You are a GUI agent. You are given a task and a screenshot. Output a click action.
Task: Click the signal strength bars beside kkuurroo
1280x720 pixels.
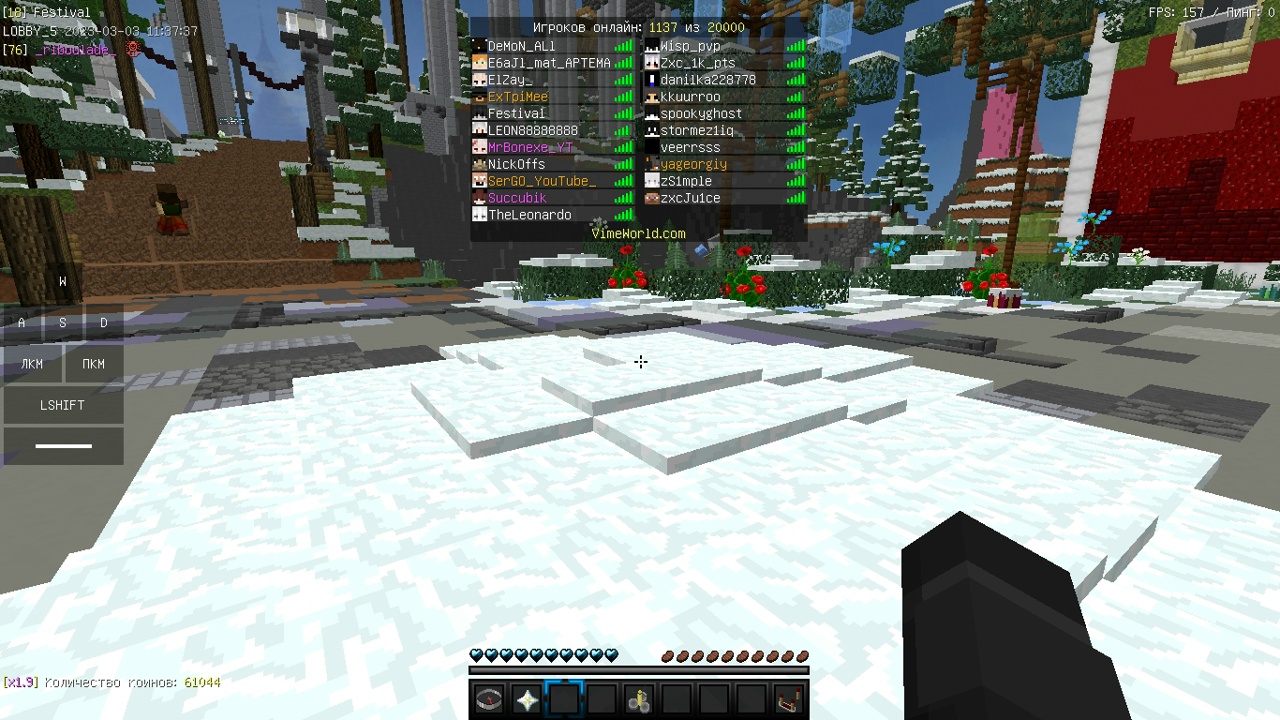click(795, 96)
